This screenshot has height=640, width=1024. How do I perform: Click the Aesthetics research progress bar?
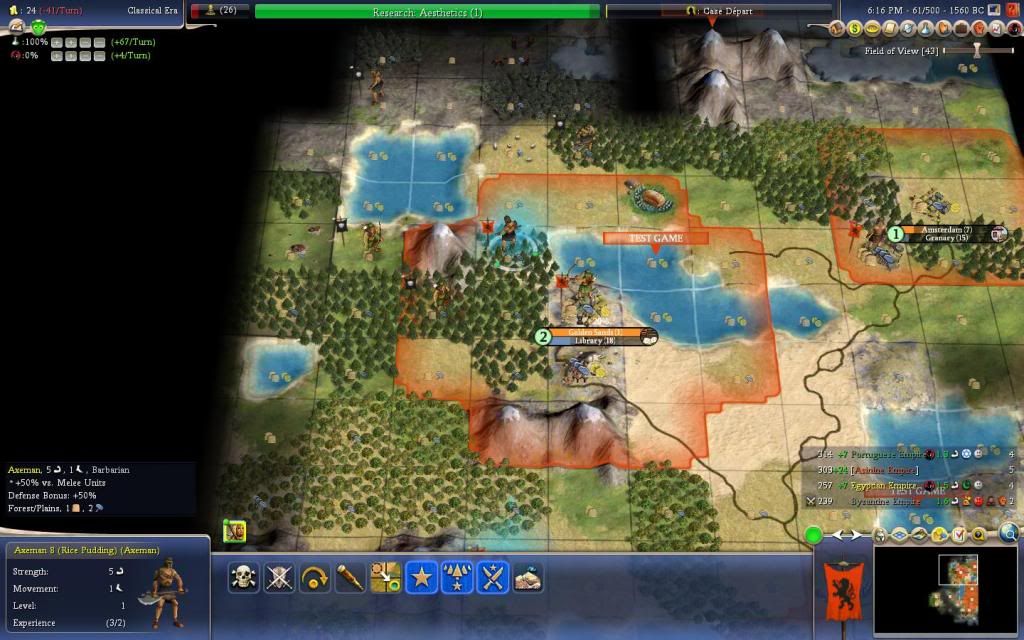click(427, 12)
